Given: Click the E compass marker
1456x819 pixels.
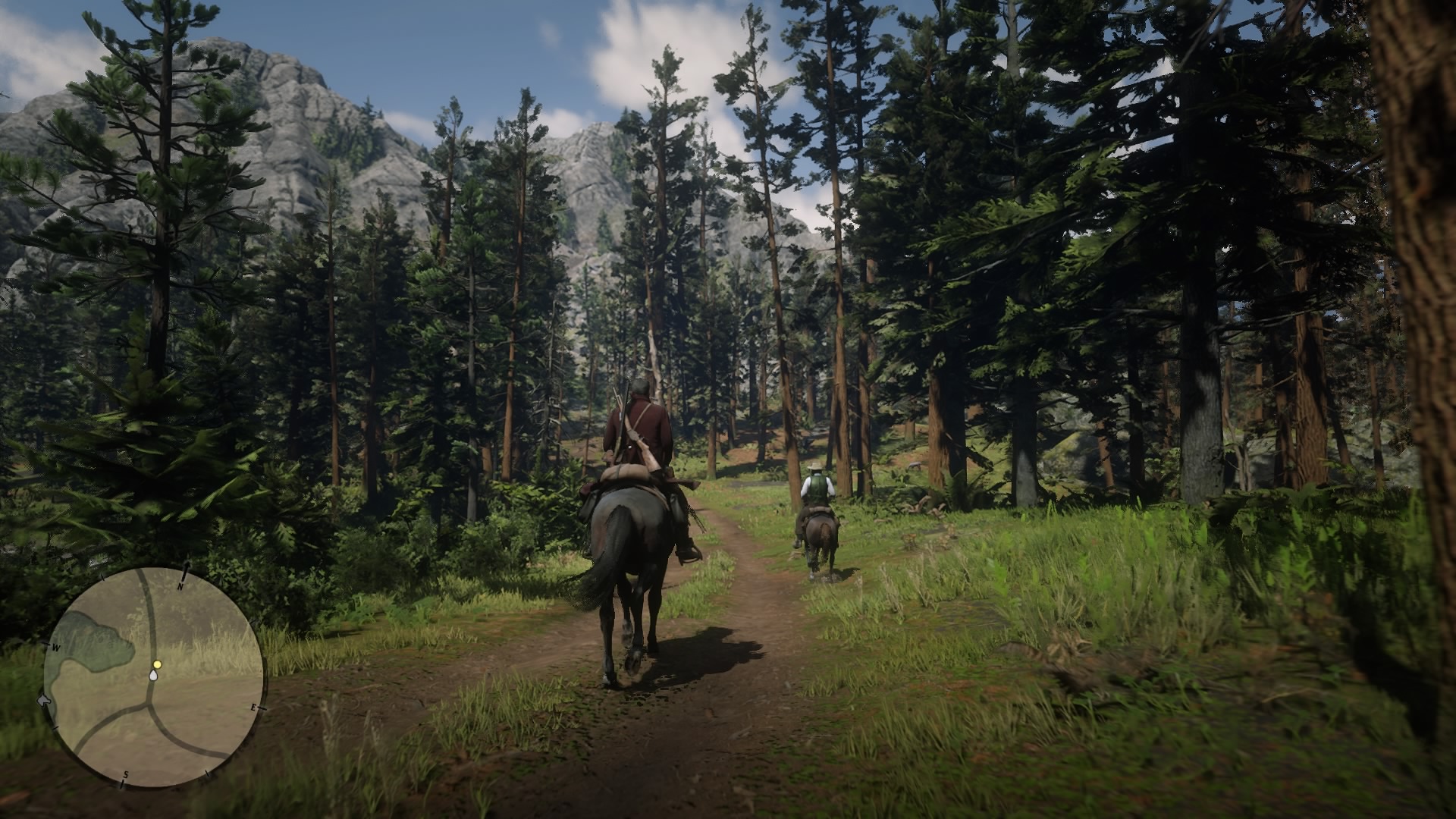Looking at the screenshot, I should pyautogui.click(x=254, y=707).
